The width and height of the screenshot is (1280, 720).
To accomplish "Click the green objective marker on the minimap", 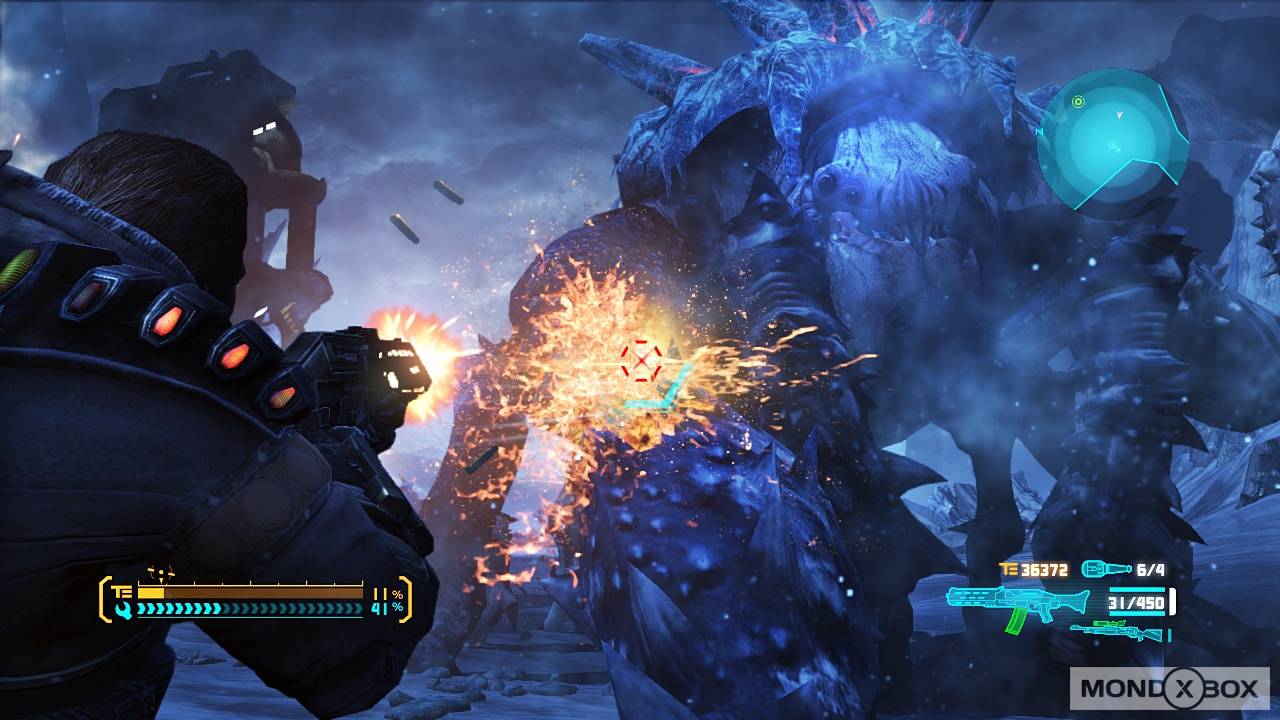I will [x=1078, y=101].
